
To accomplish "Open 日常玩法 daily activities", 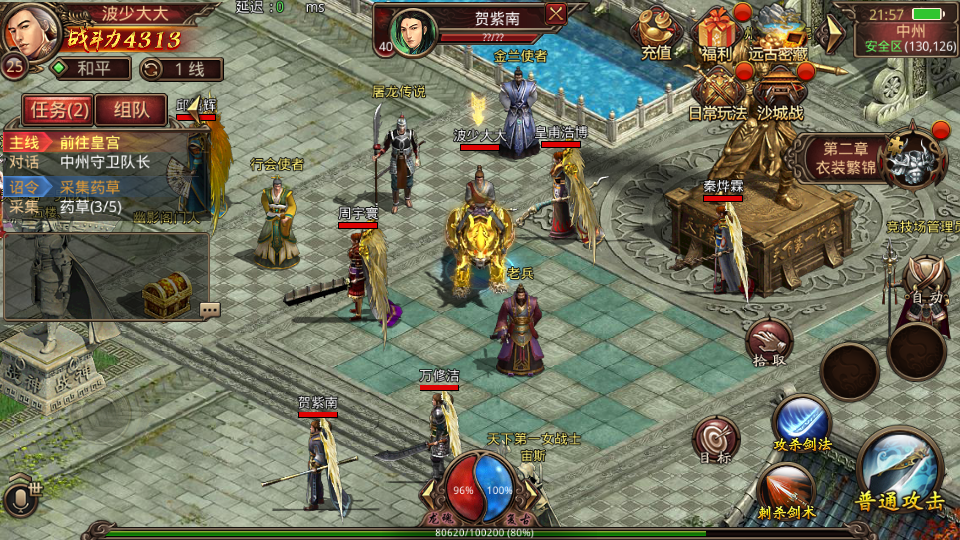I will click(717, 95).
